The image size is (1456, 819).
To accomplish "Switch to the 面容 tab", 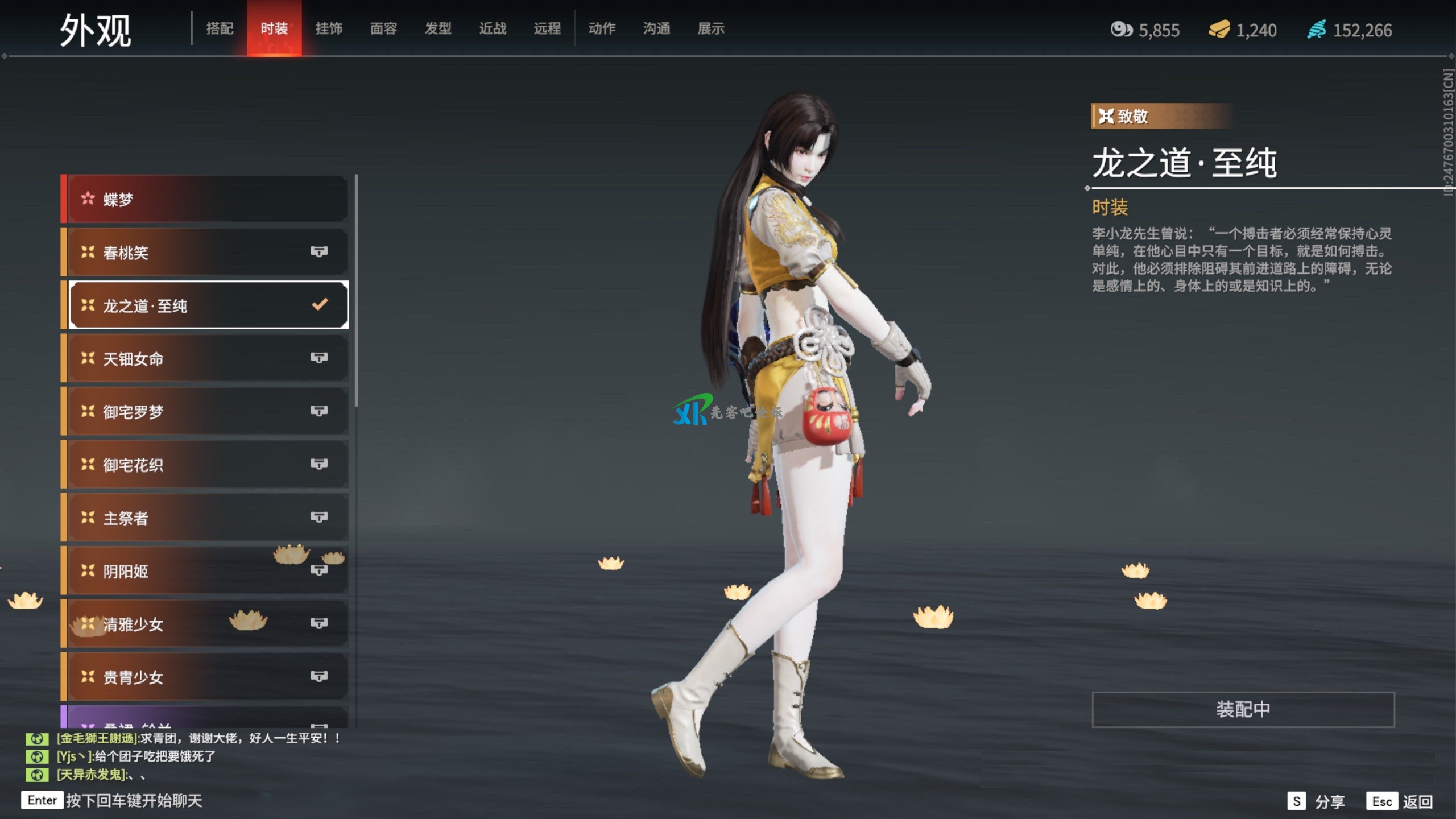I will [383, 28].
